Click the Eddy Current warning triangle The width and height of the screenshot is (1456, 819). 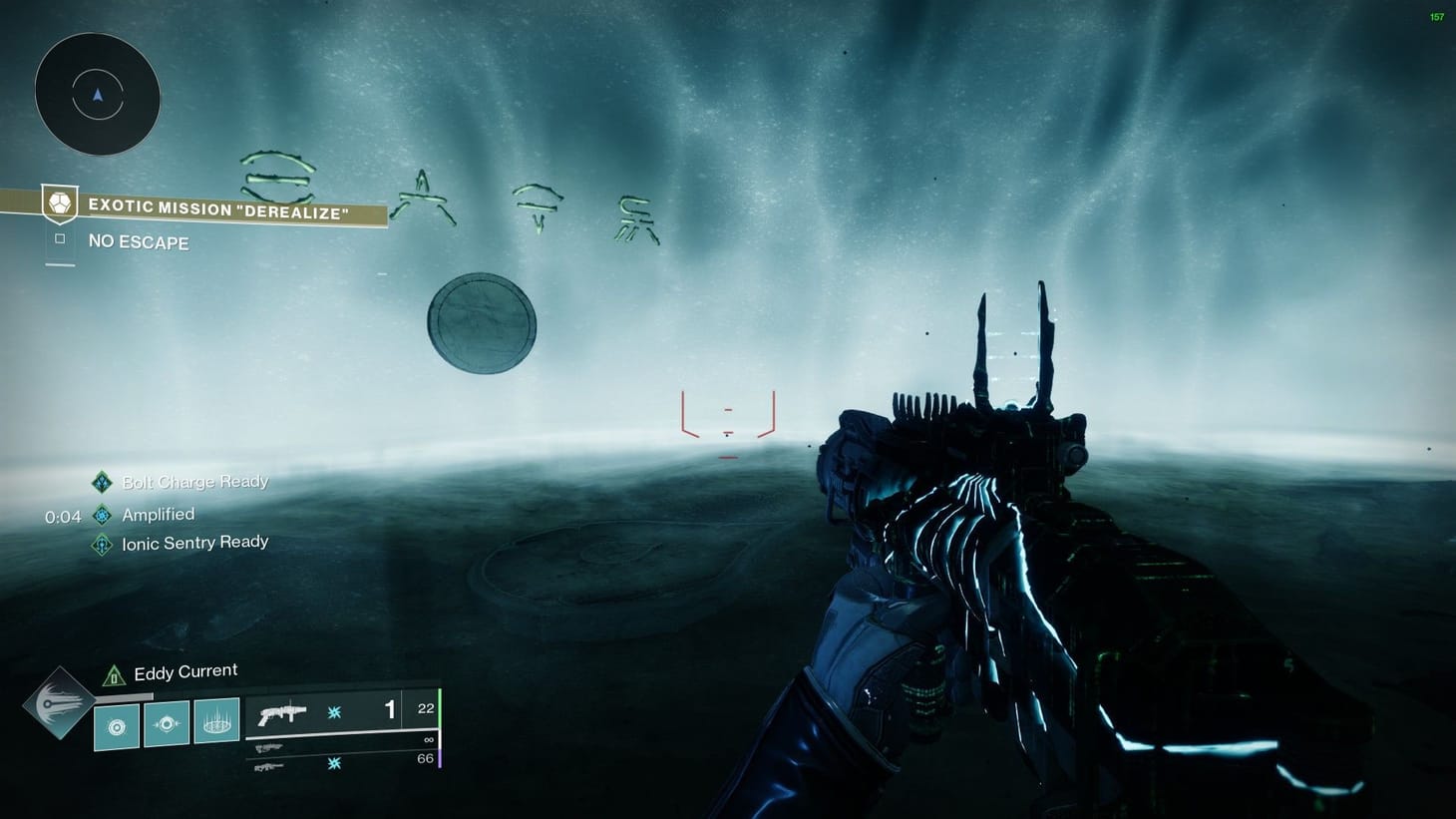(114, 676)
